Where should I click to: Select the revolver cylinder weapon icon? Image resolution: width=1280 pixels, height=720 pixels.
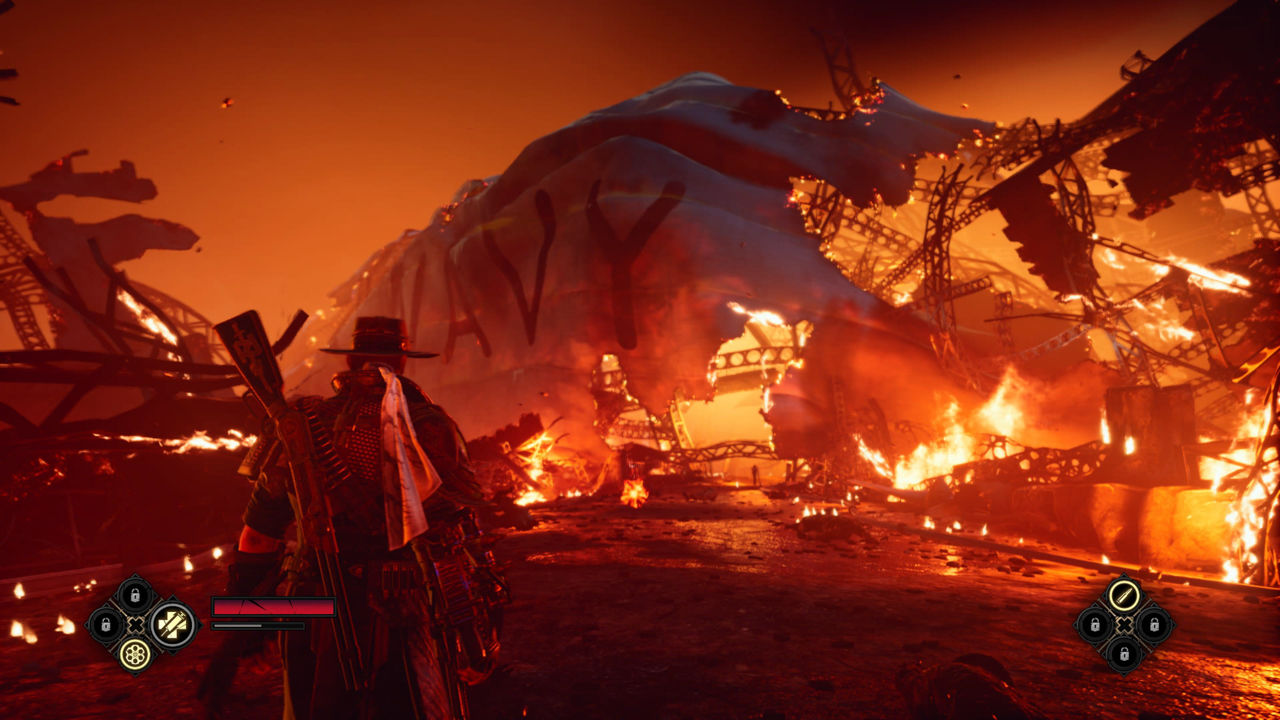135,655
